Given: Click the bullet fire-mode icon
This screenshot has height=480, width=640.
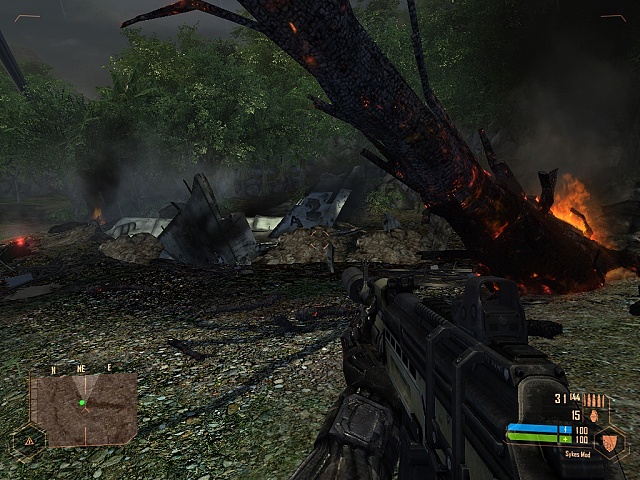Looking at the screenshot, I should tap(595, 400).
